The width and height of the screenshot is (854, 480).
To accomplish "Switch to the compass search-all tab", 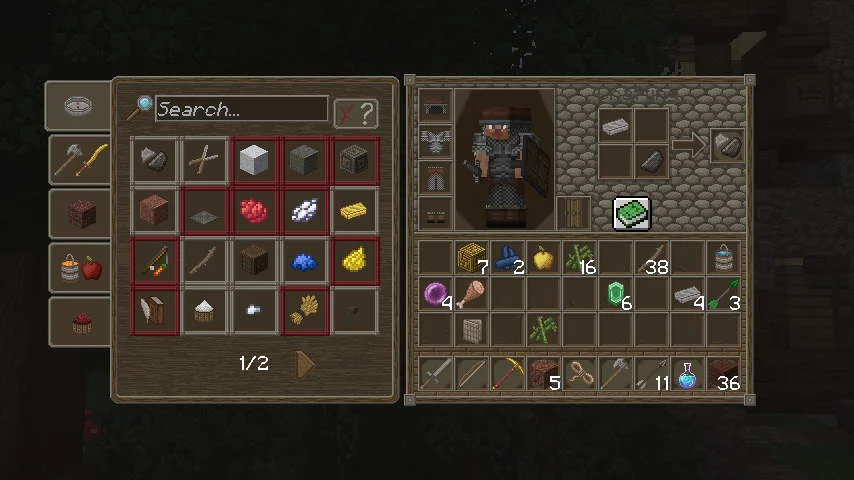I will point(79,106).
